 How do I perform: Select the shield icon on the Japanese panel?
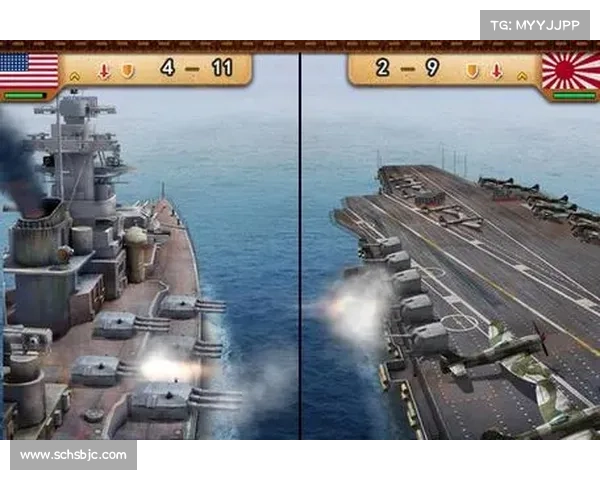click(x=472, y=71)
